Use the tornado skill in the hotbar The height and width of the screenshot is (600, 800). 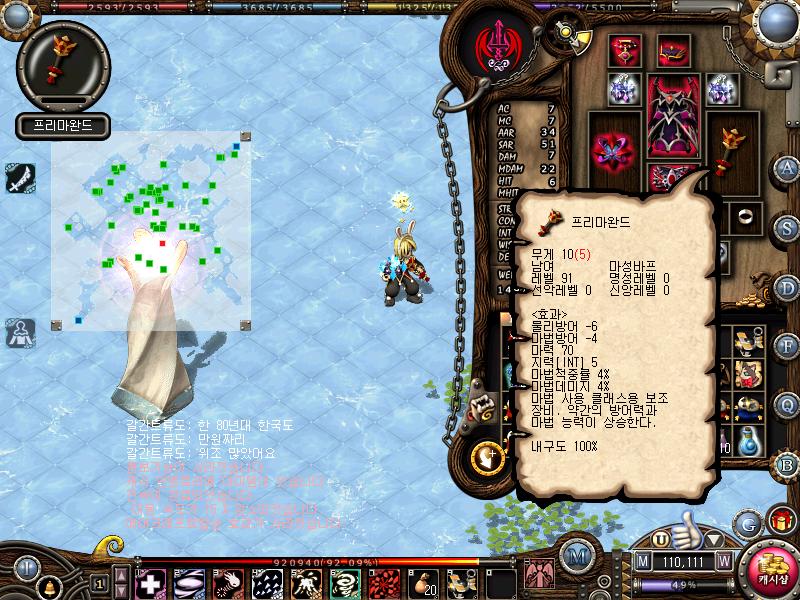pos(344,582)
